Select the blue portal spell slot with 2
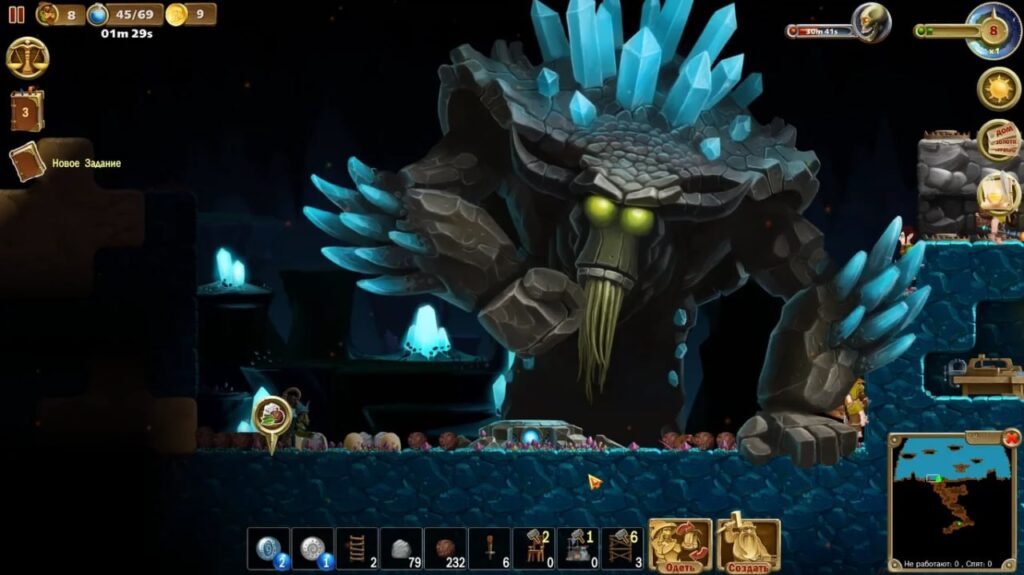This screenshot has height=575, width=1024. (x=268, y=549)
